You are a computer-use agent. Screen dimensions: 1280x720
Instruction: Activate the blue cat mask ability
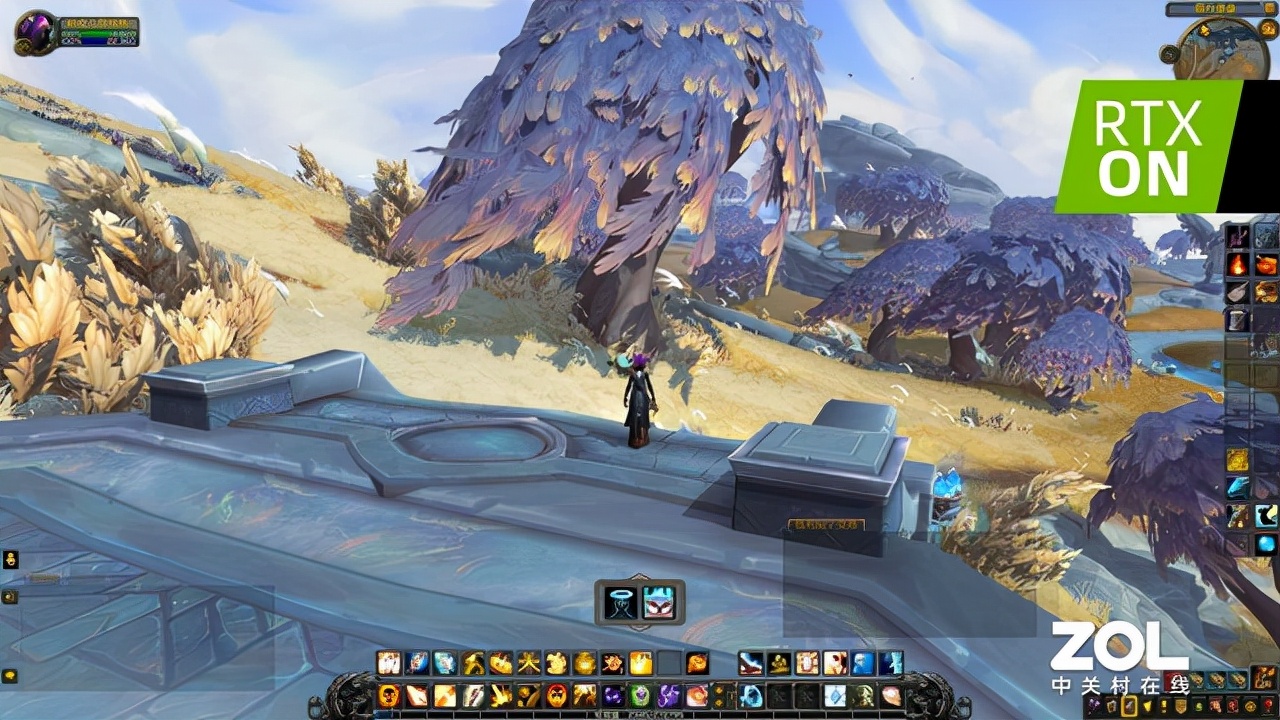point(658,602)
